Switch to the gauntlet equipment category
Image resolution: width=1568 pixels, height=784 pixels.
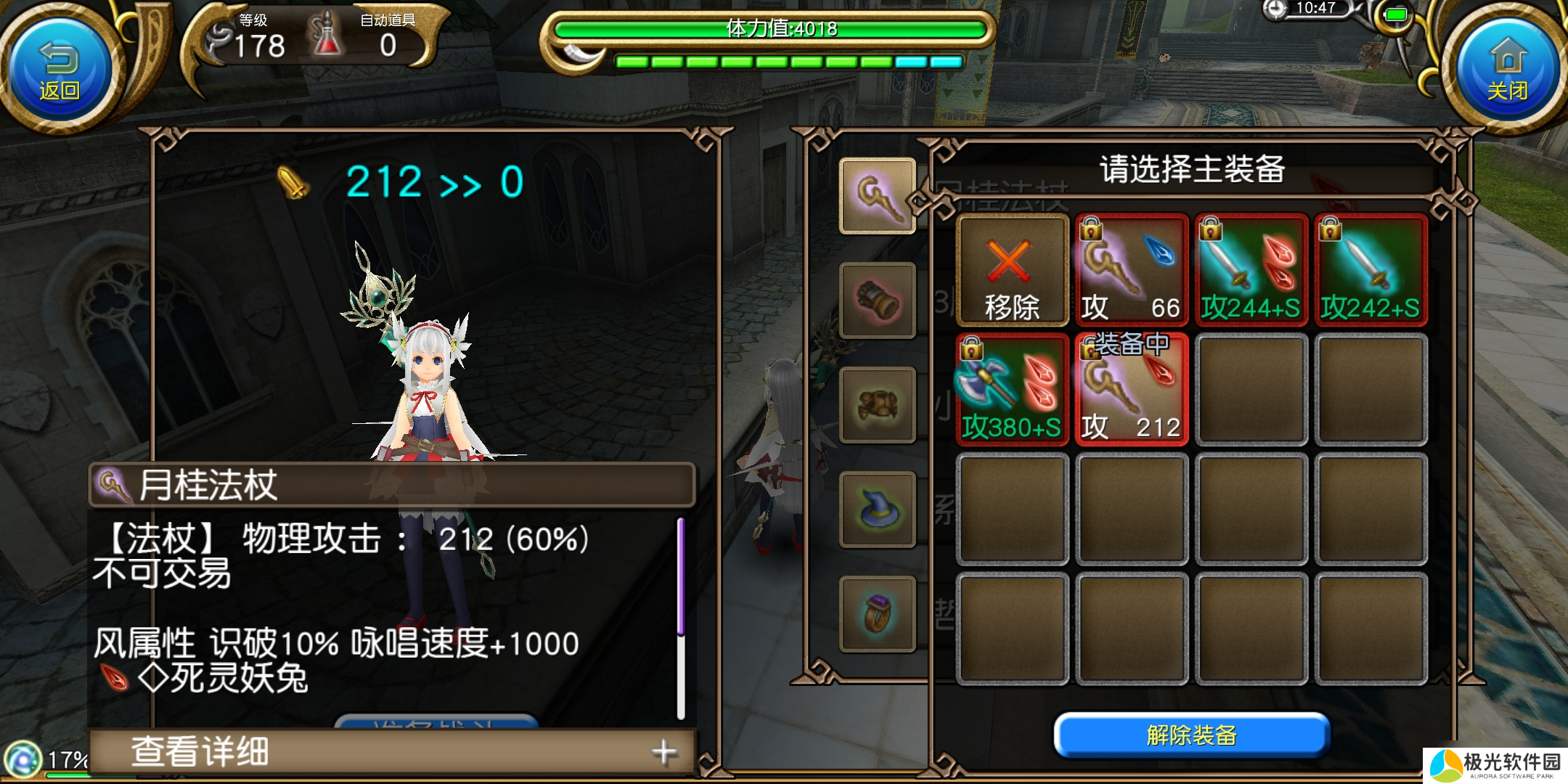click(x=877, y=300)
